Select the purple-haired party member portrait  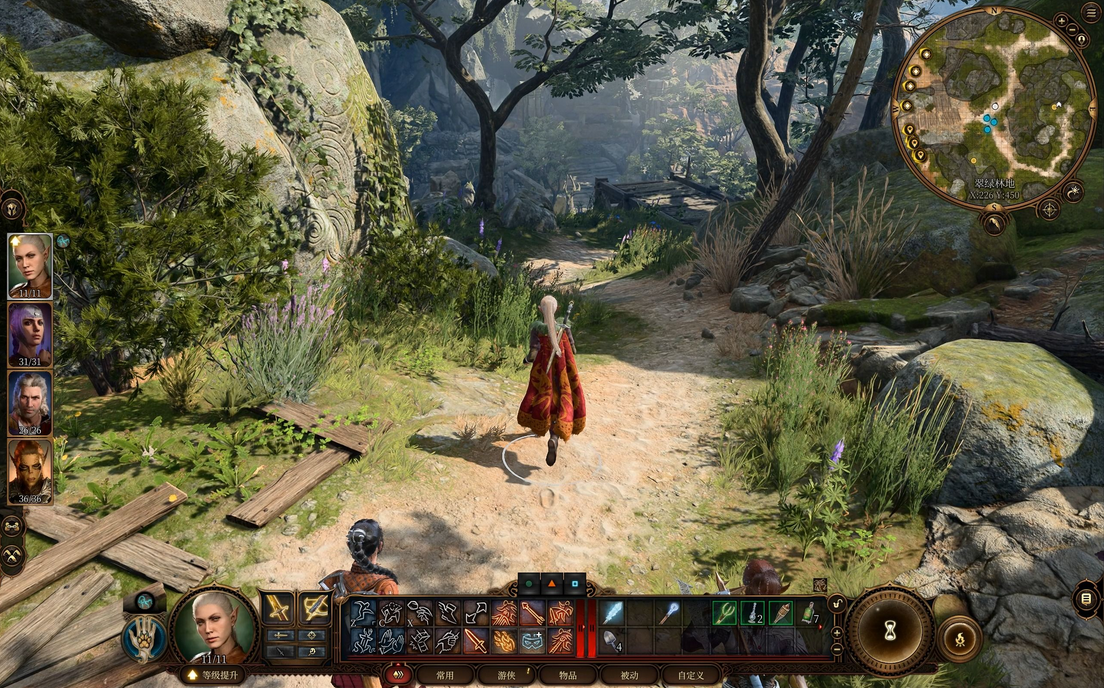click(29, 334)
